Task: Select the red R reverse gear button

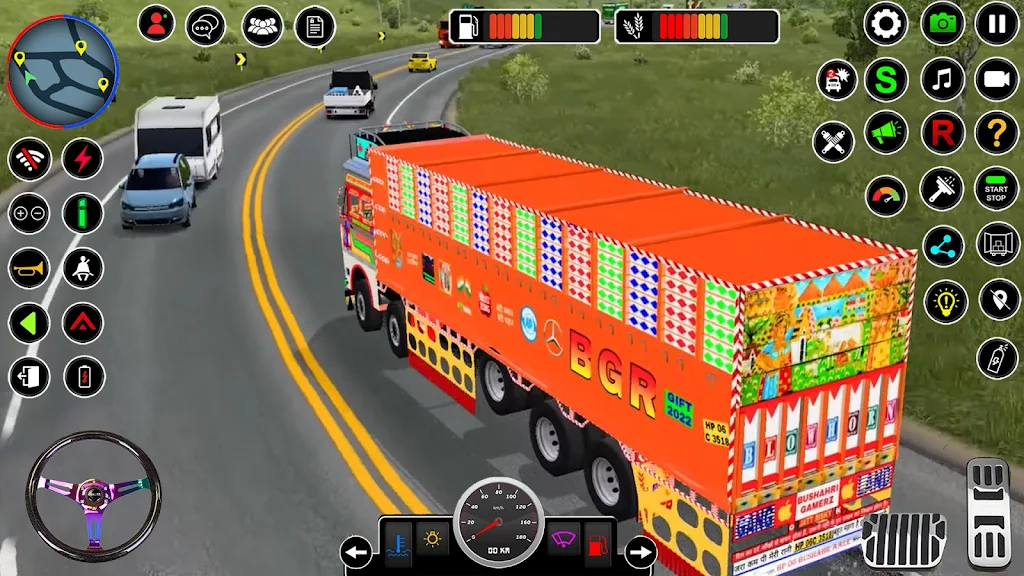Action: click(942, 132)
